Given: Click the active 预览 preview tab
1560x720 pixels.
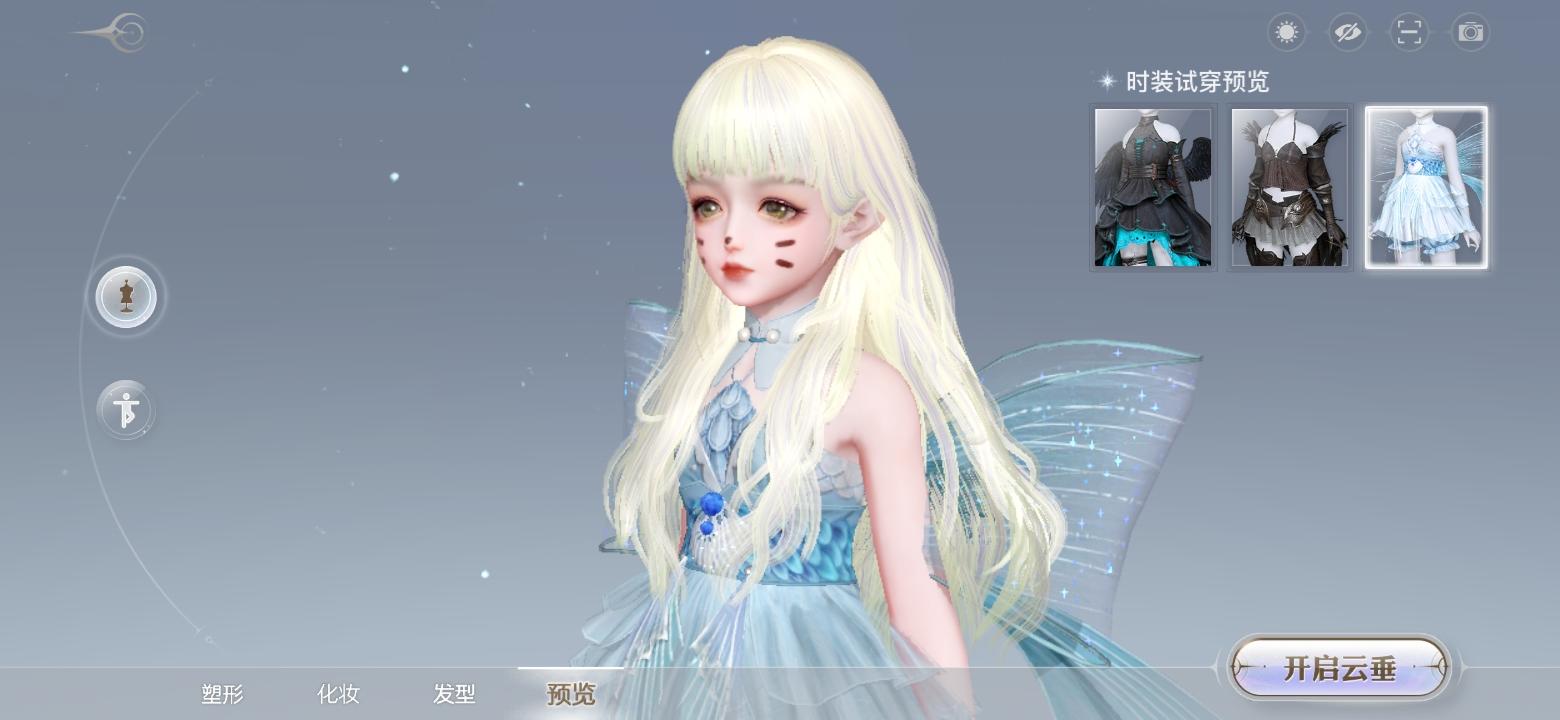Looking at the screenshot, I should (568, 693).
